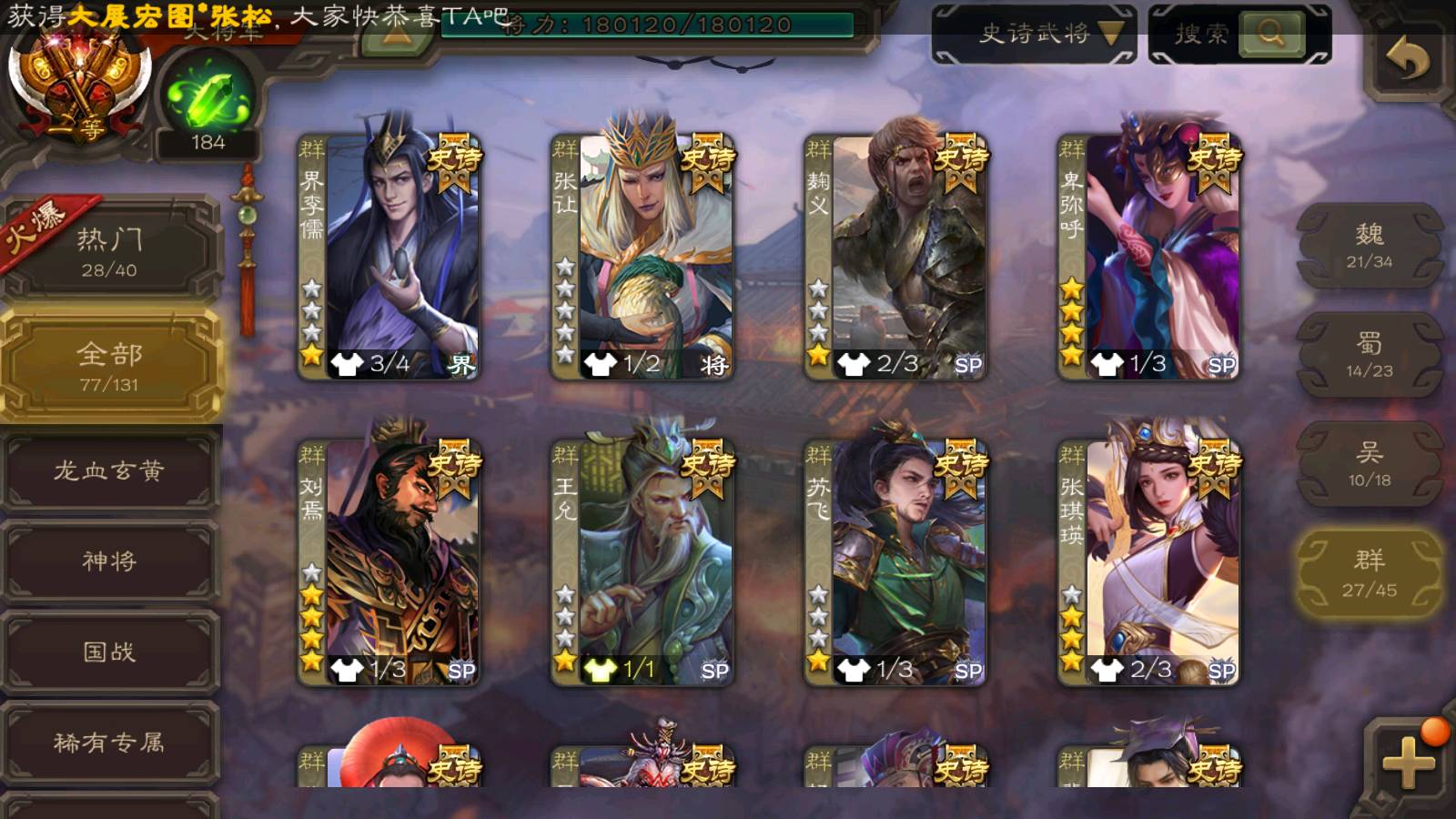The image size is (1456, 819).
Task: Select the 界李儒 general card
Action: pos(389,257)
